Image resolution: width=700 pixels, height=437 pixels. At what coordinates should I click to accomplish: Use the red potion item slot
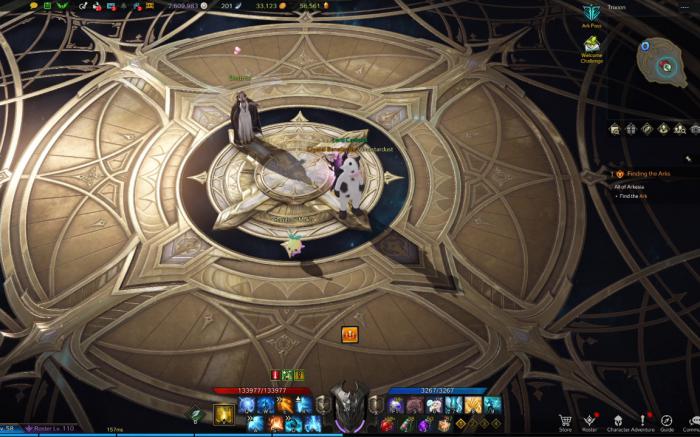click(387, 424)
